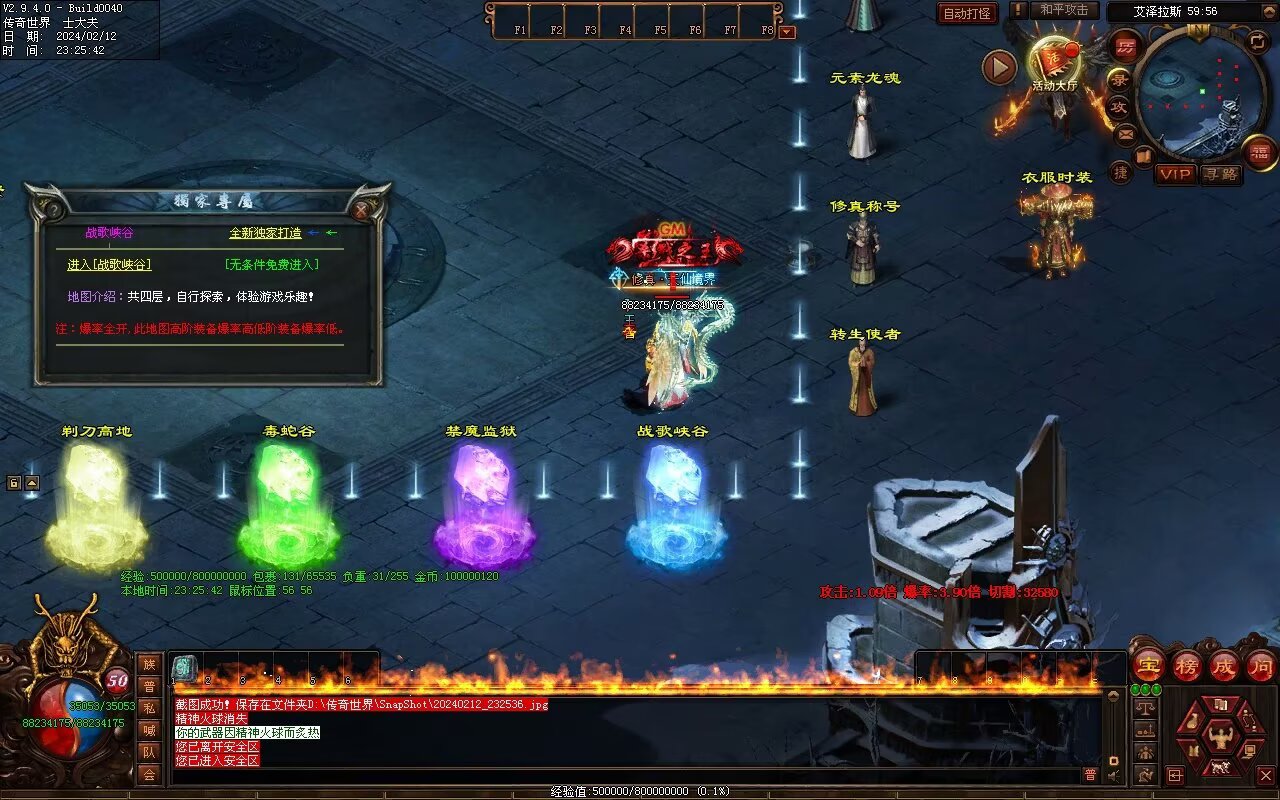
Task: Select the 队 team chat channel
Action: (149, 752)
